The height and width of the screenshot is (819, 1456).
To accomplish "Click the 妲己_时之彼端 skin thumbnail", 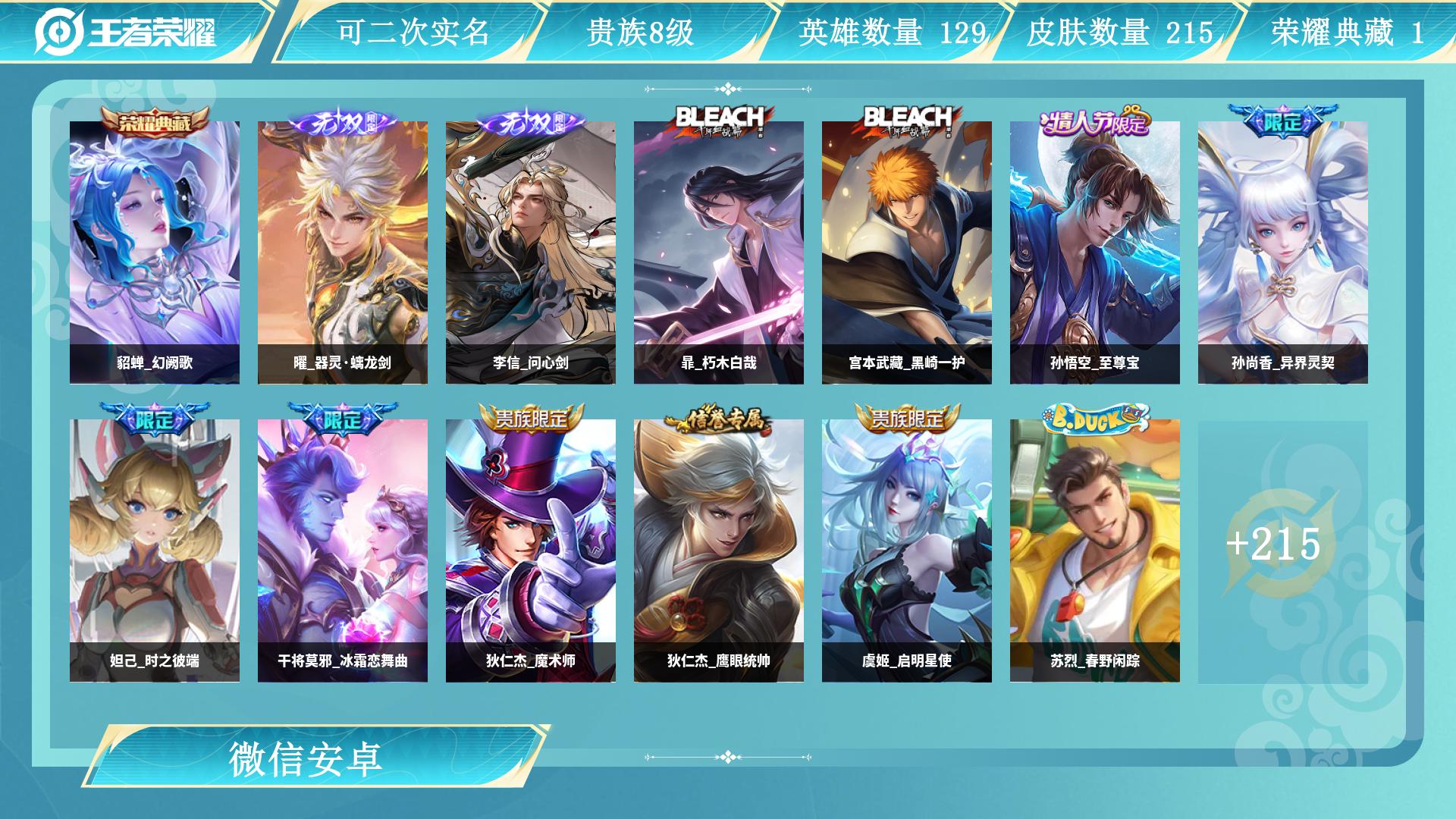I will point(155,538).
